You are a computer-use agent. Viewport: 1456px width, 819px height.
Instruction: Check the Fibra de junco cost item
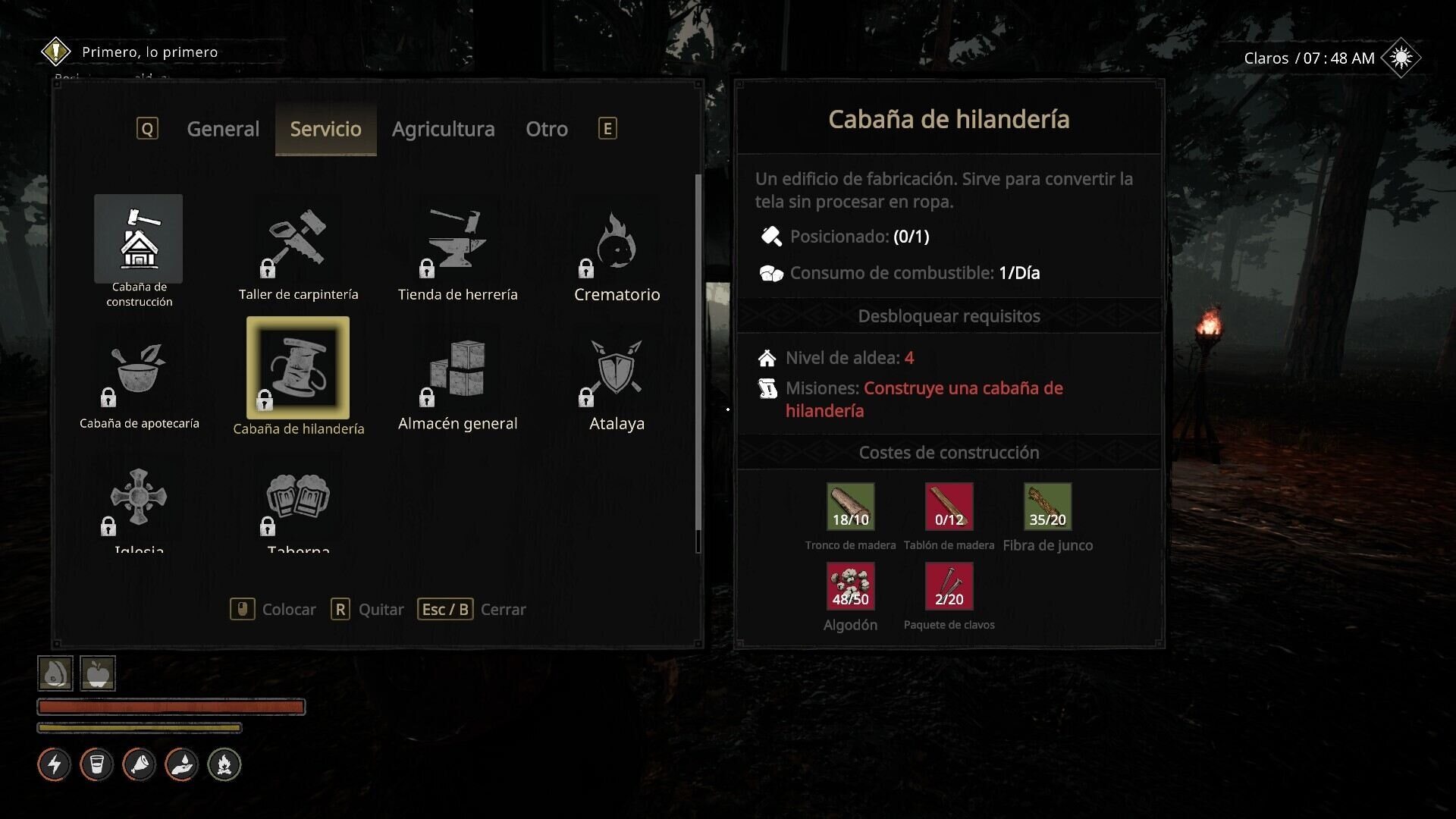coord(1047,507)
